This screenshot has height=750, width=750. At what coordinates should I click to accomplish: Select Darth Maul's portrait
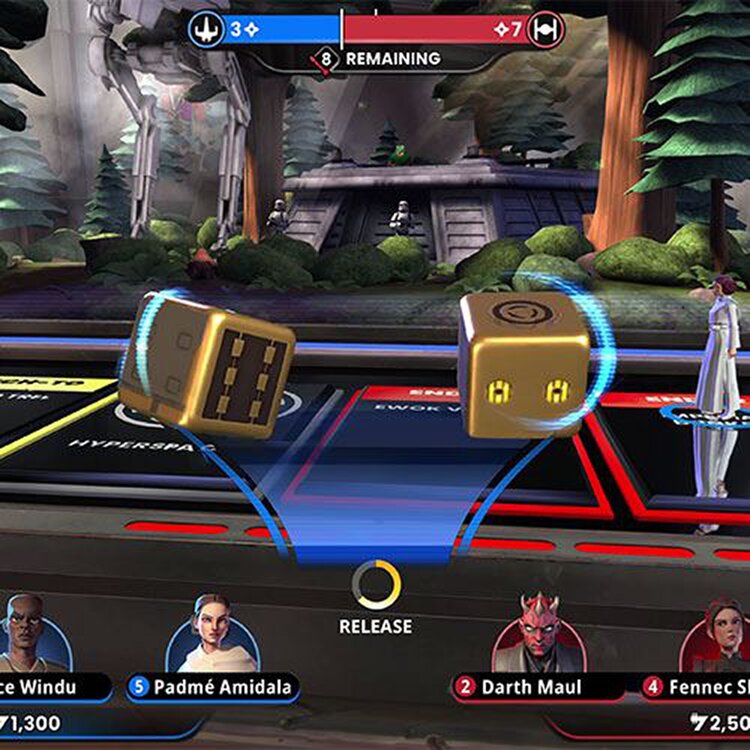tap(538, 635)
